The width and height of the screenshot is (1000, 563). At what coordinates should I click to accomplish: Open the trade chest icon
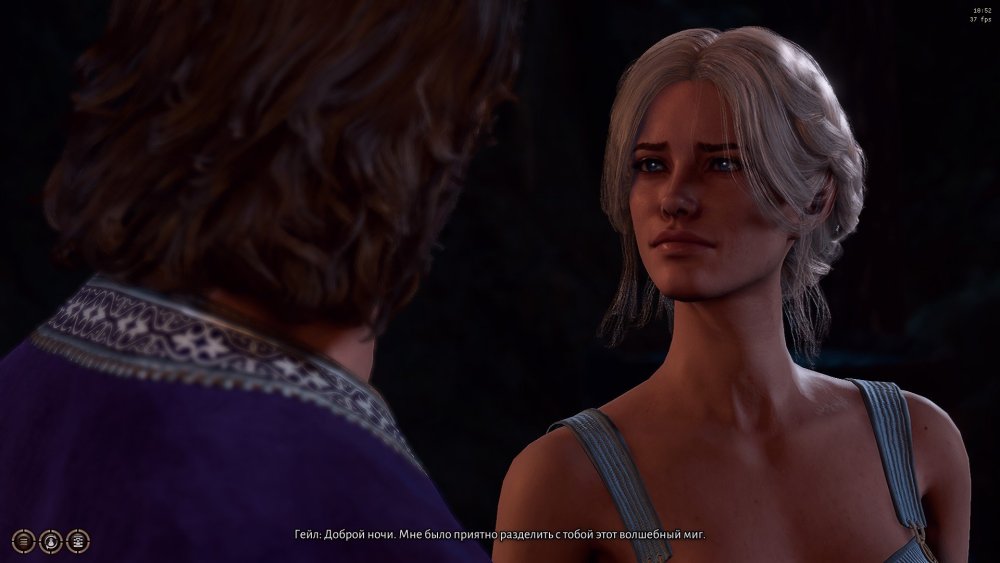[x=78, y=541]
